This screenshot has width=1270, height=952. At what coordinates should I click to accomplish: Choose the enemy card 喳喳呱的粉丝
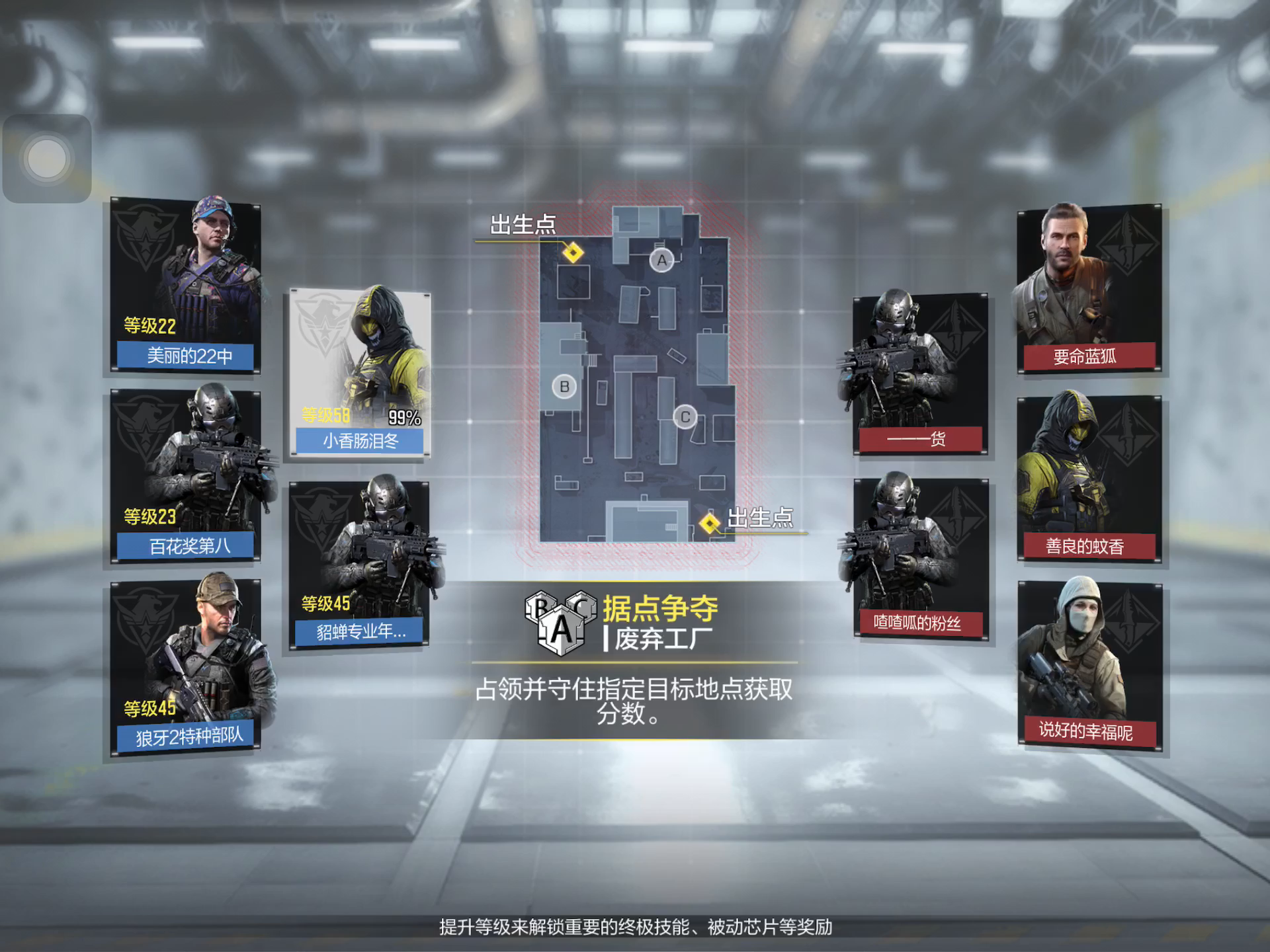coord(919,559)
